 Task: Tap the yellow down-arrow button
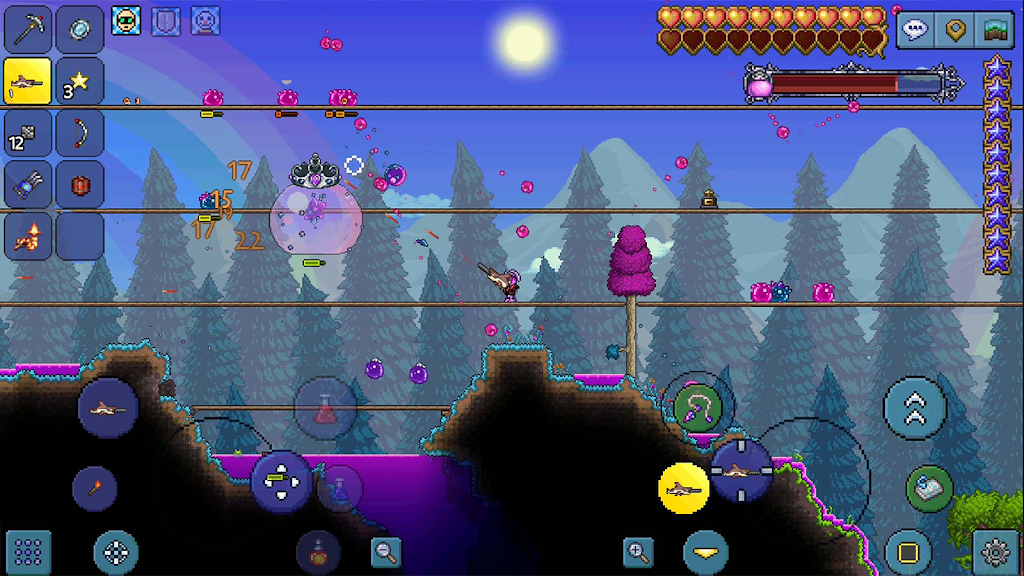click(x=706, y=552)
